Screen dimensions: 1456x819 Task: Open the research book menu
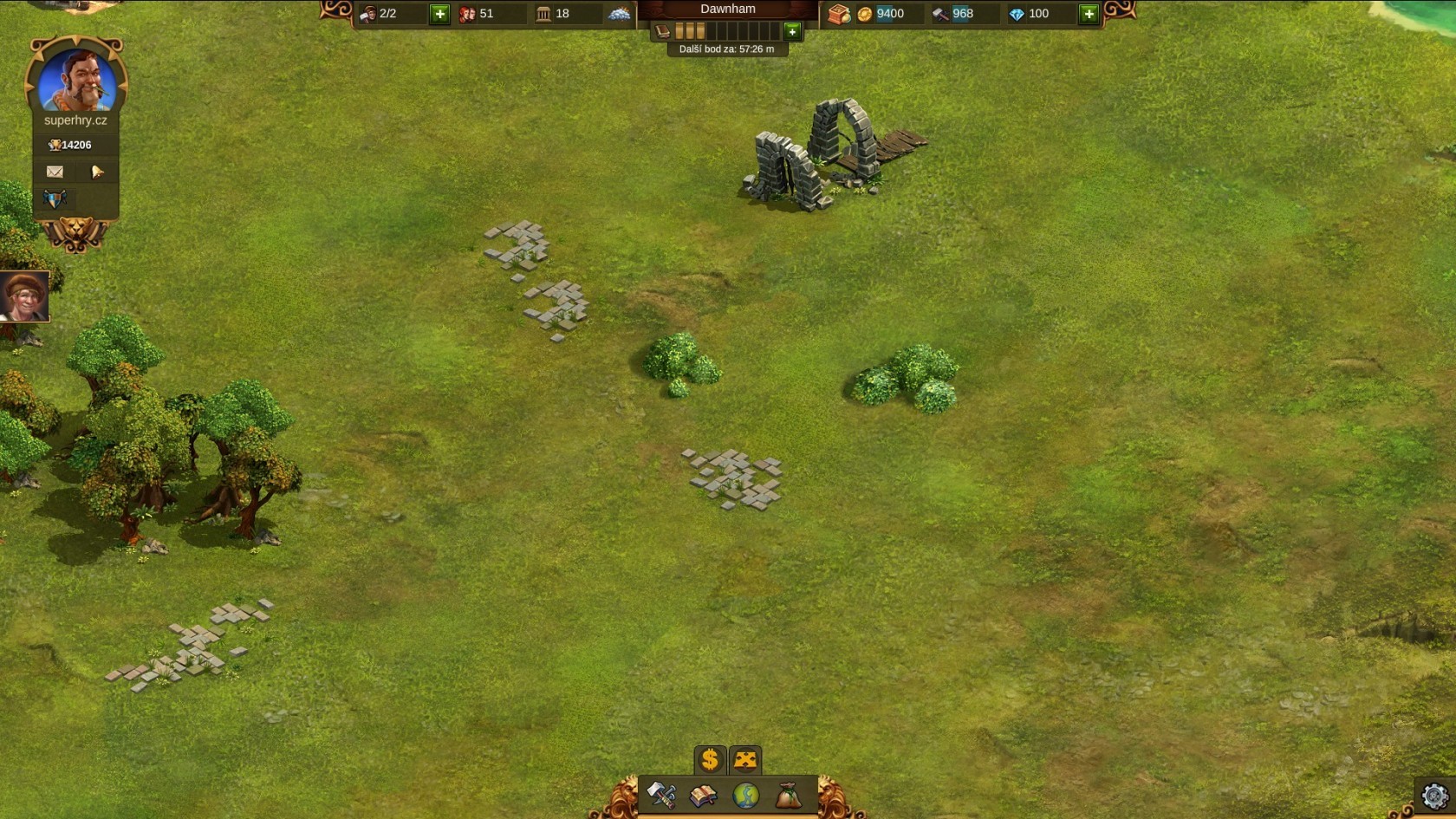coord(703,795)
